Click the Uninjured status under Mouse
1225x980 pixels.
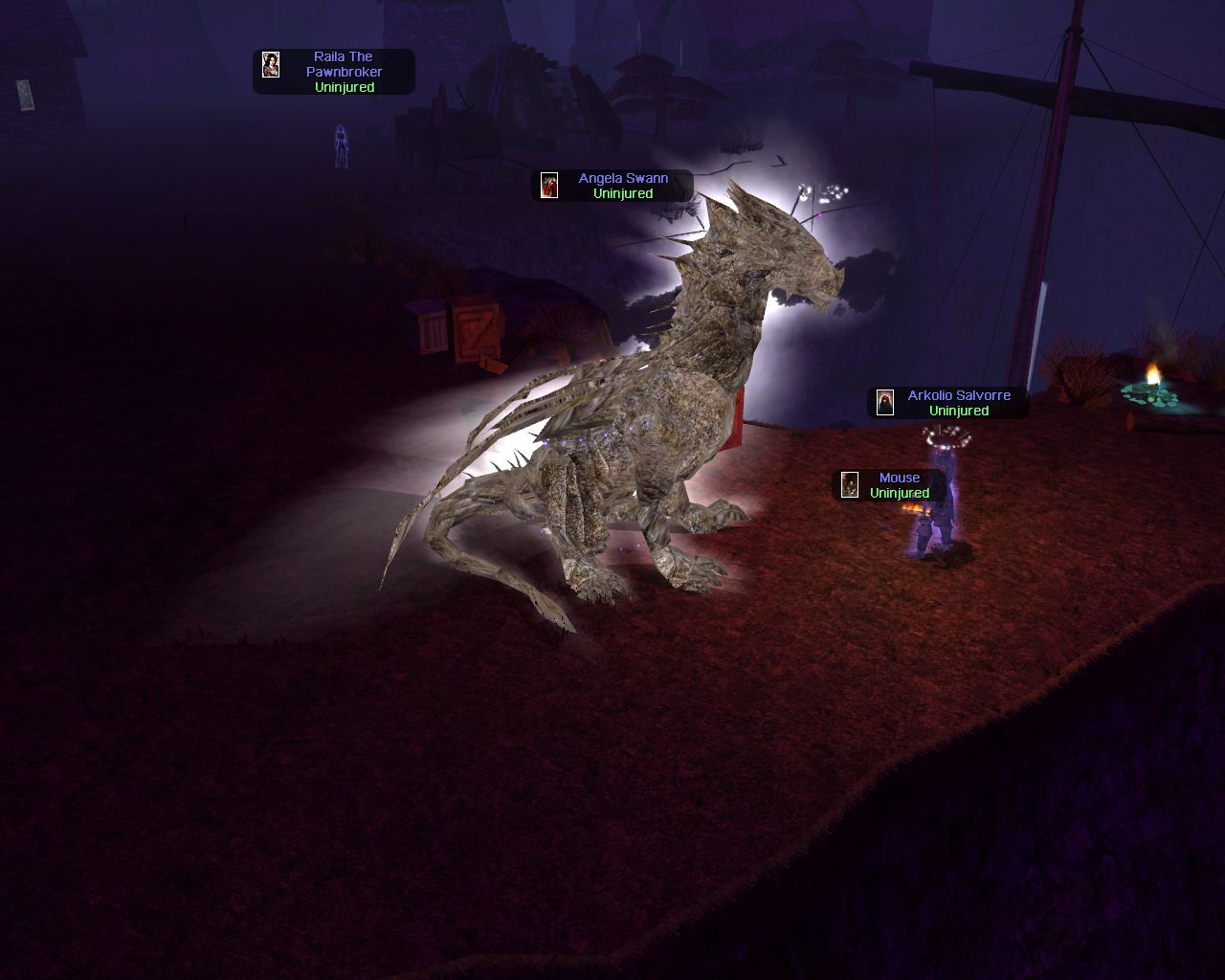coord(898,493)
